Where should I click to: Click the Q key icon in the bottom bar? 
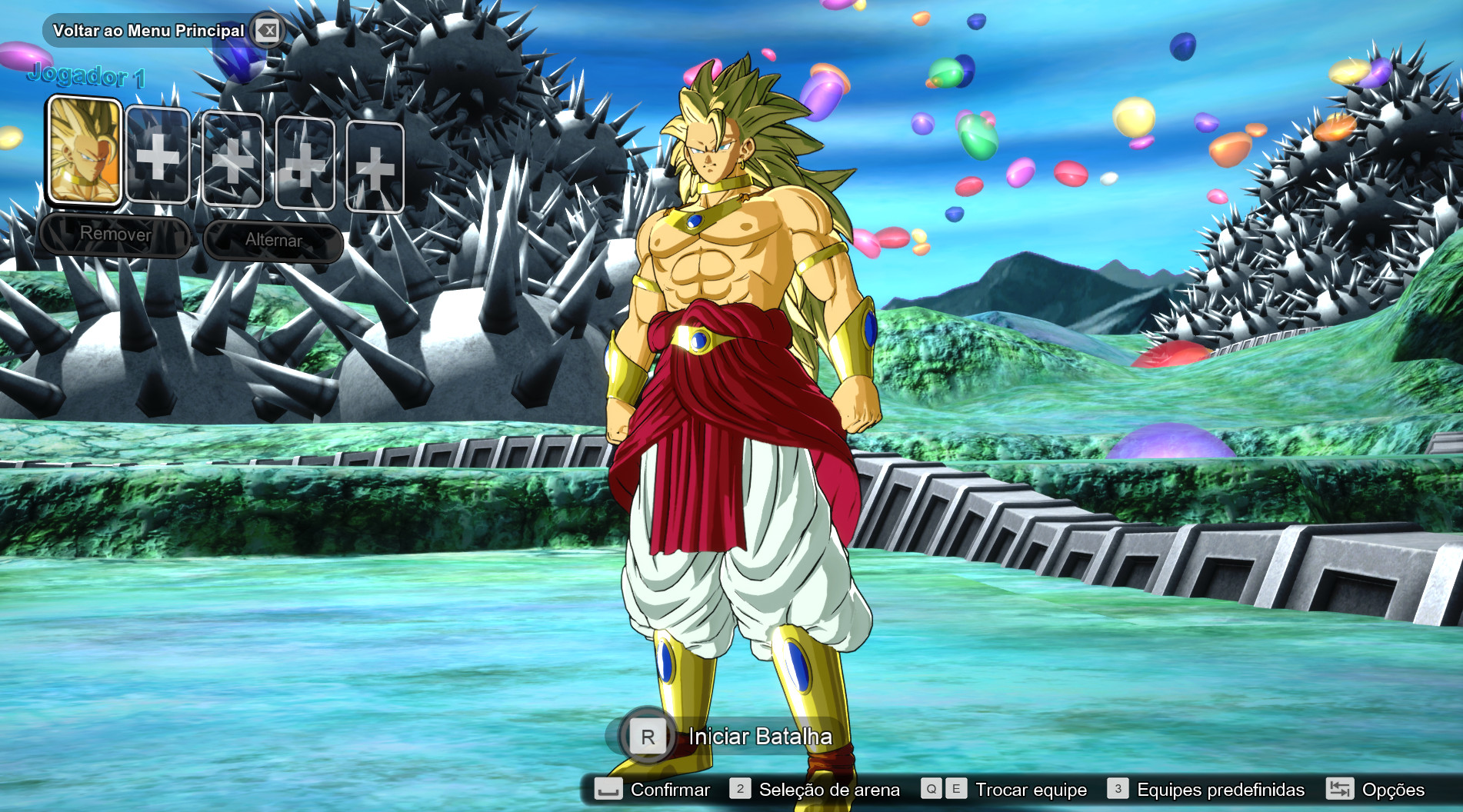point(930,789)
